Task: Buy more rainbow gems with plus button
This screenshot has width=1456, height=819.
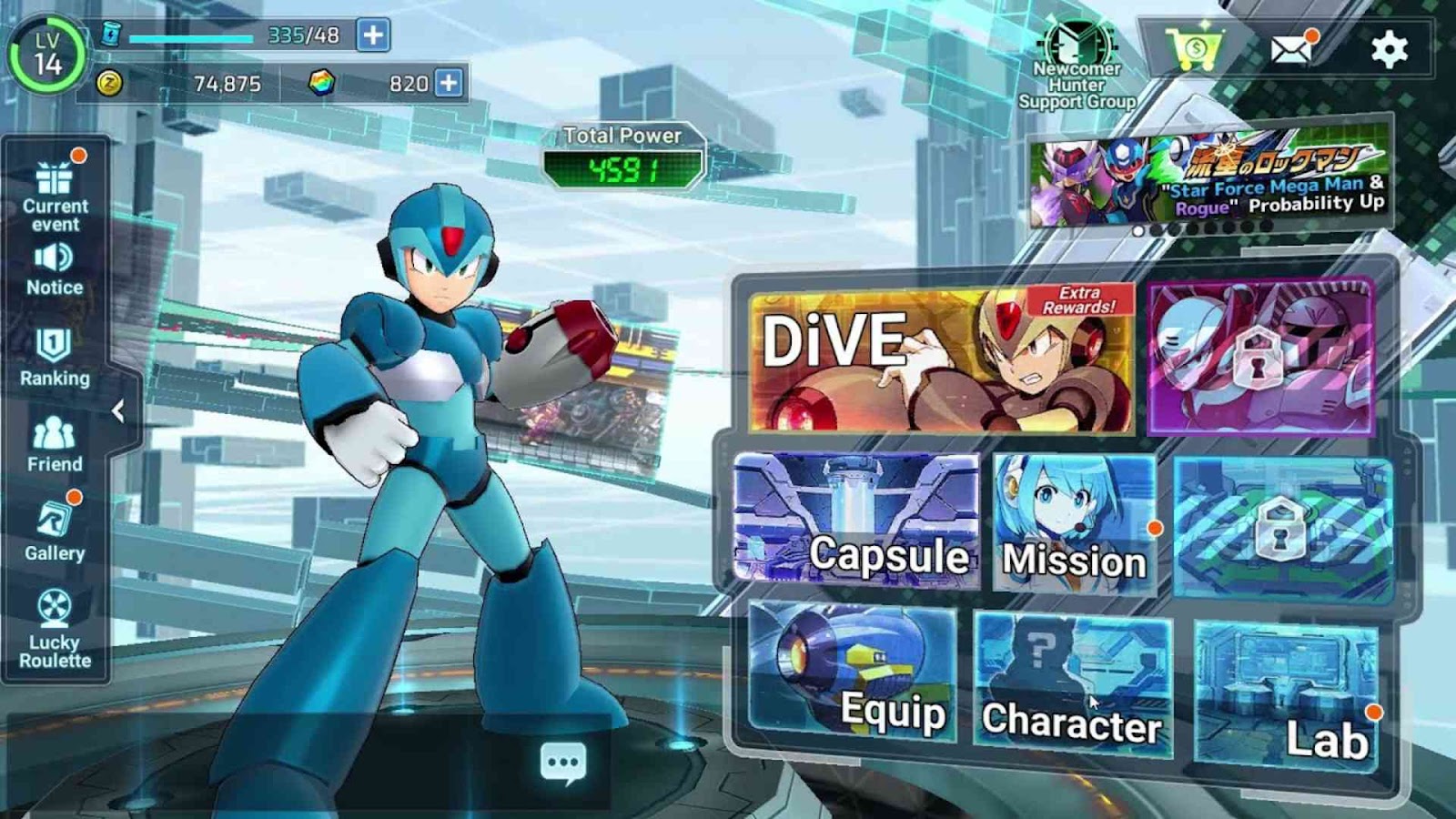Action: [449, 83]
